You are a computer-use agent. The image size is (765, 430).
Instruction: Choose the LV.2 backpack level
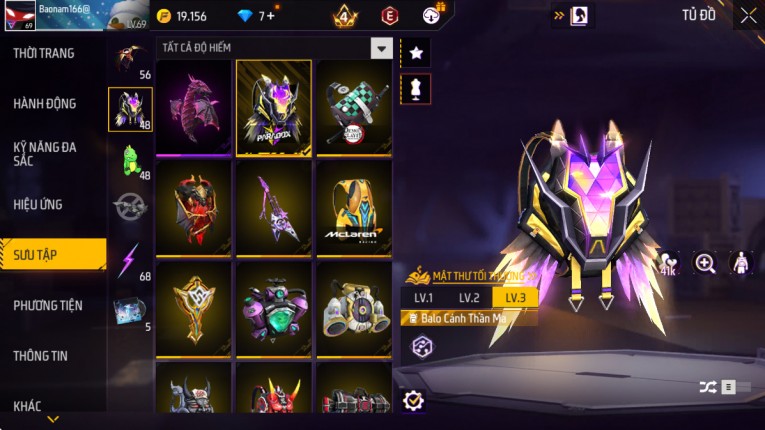pyautogui.click(x=469, y=298)
